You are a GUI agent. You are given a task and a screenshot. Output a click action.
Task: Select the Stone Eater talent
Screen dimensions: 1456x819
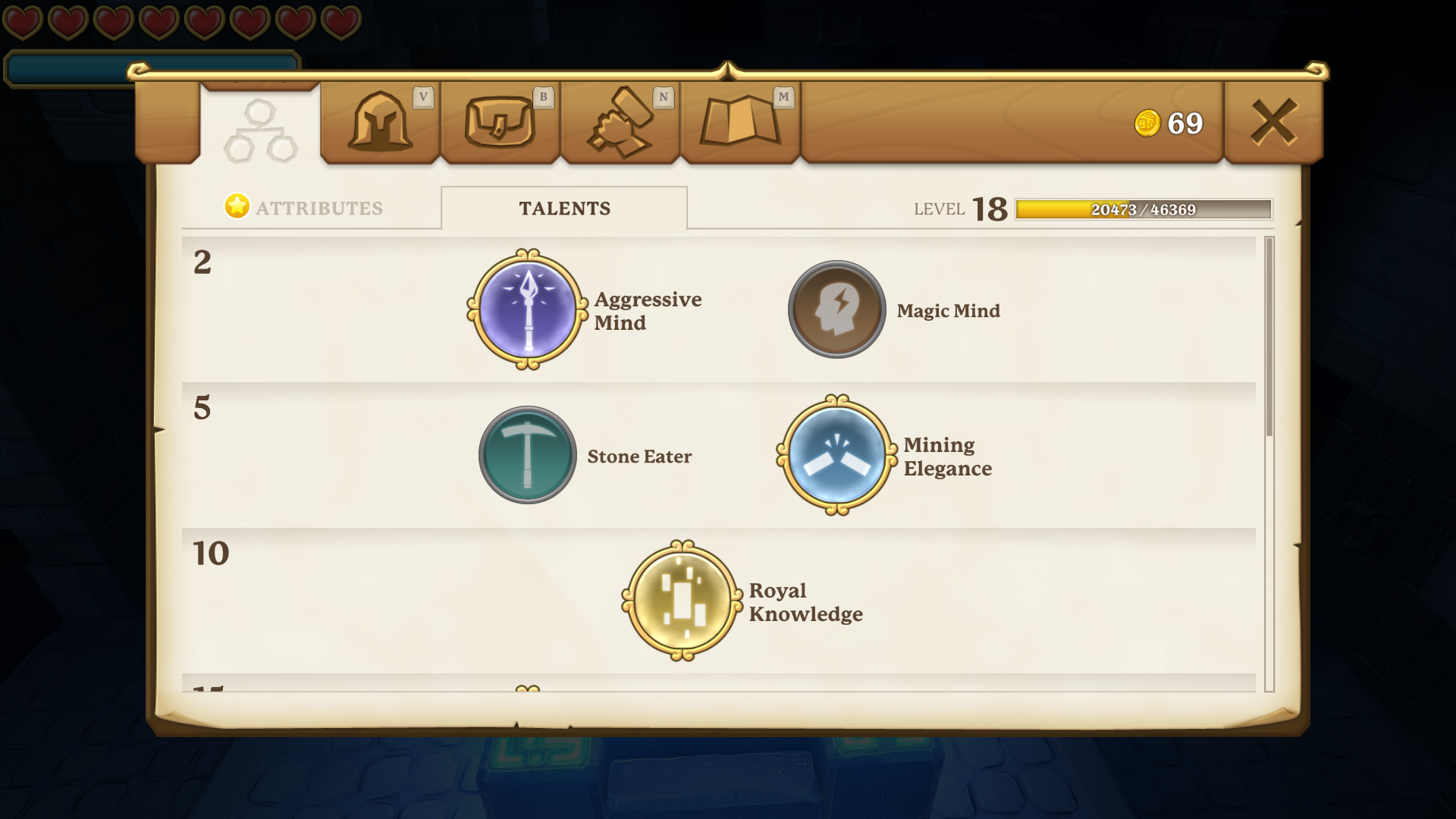coord(528,455)
